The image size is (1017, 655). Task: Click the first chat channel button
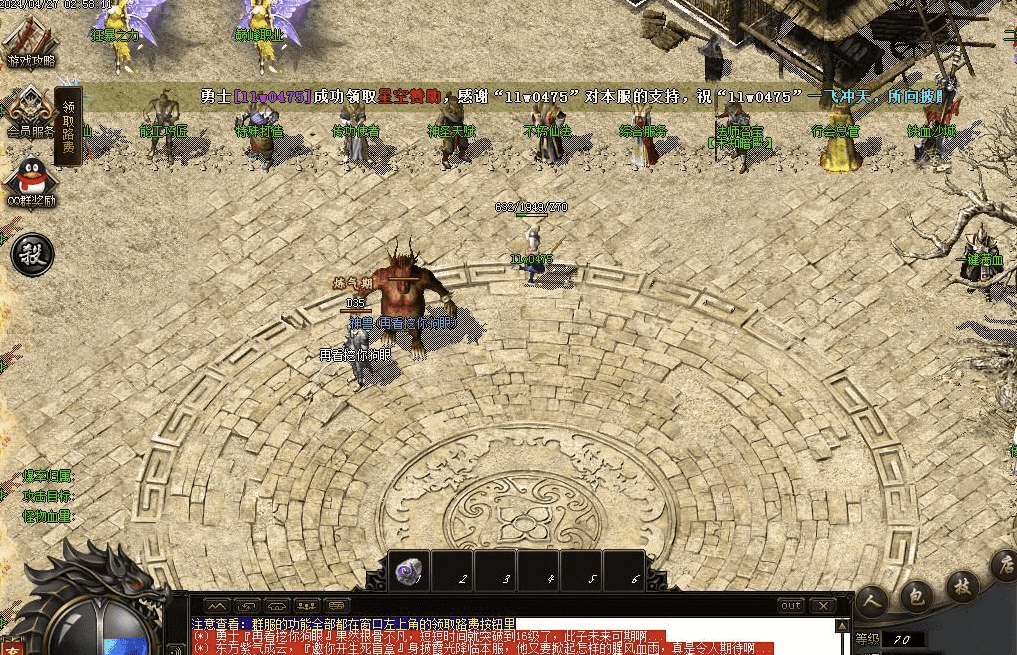coord(218,606)
